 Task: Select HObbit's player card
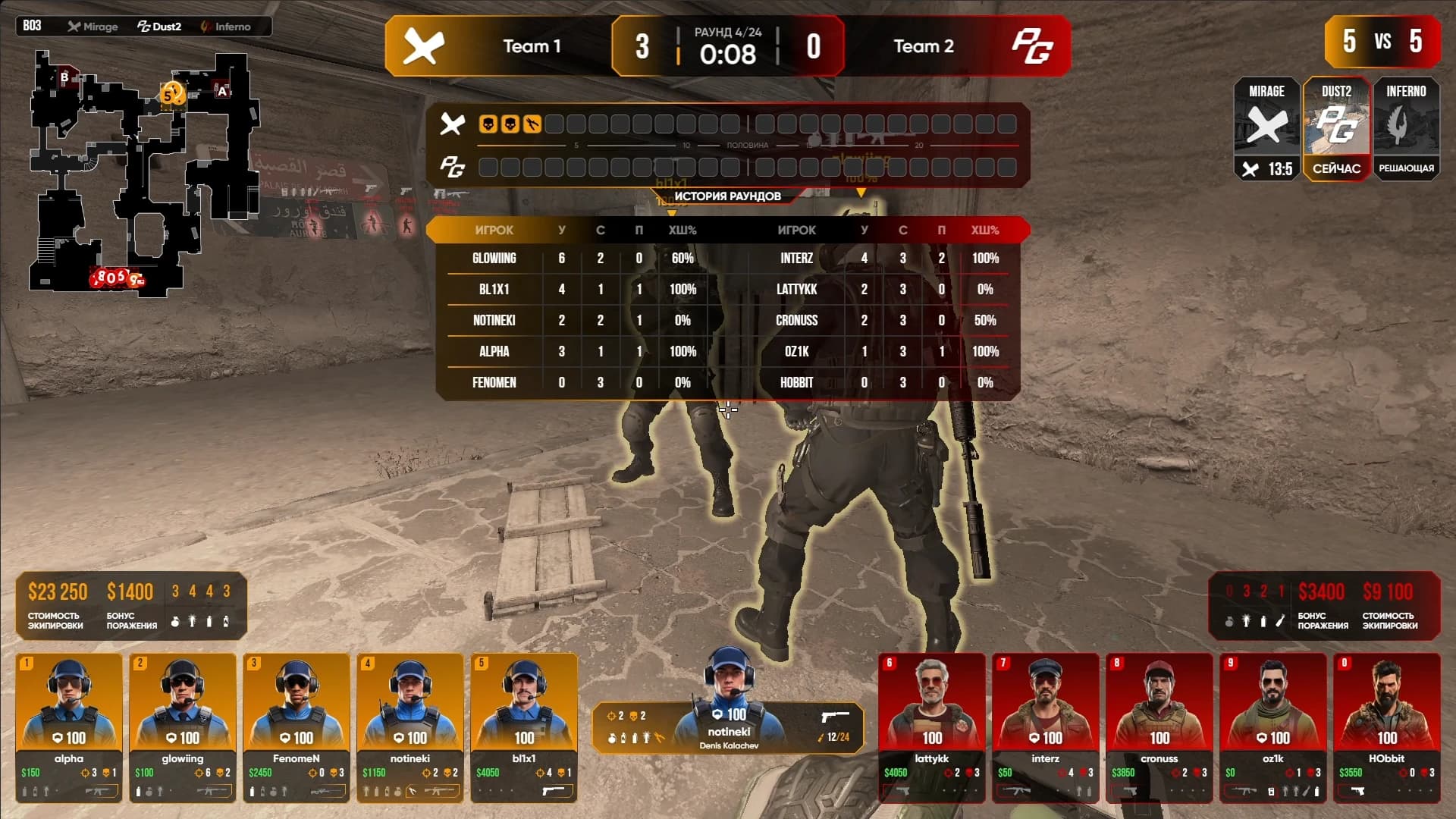(x=1387, y=726)
